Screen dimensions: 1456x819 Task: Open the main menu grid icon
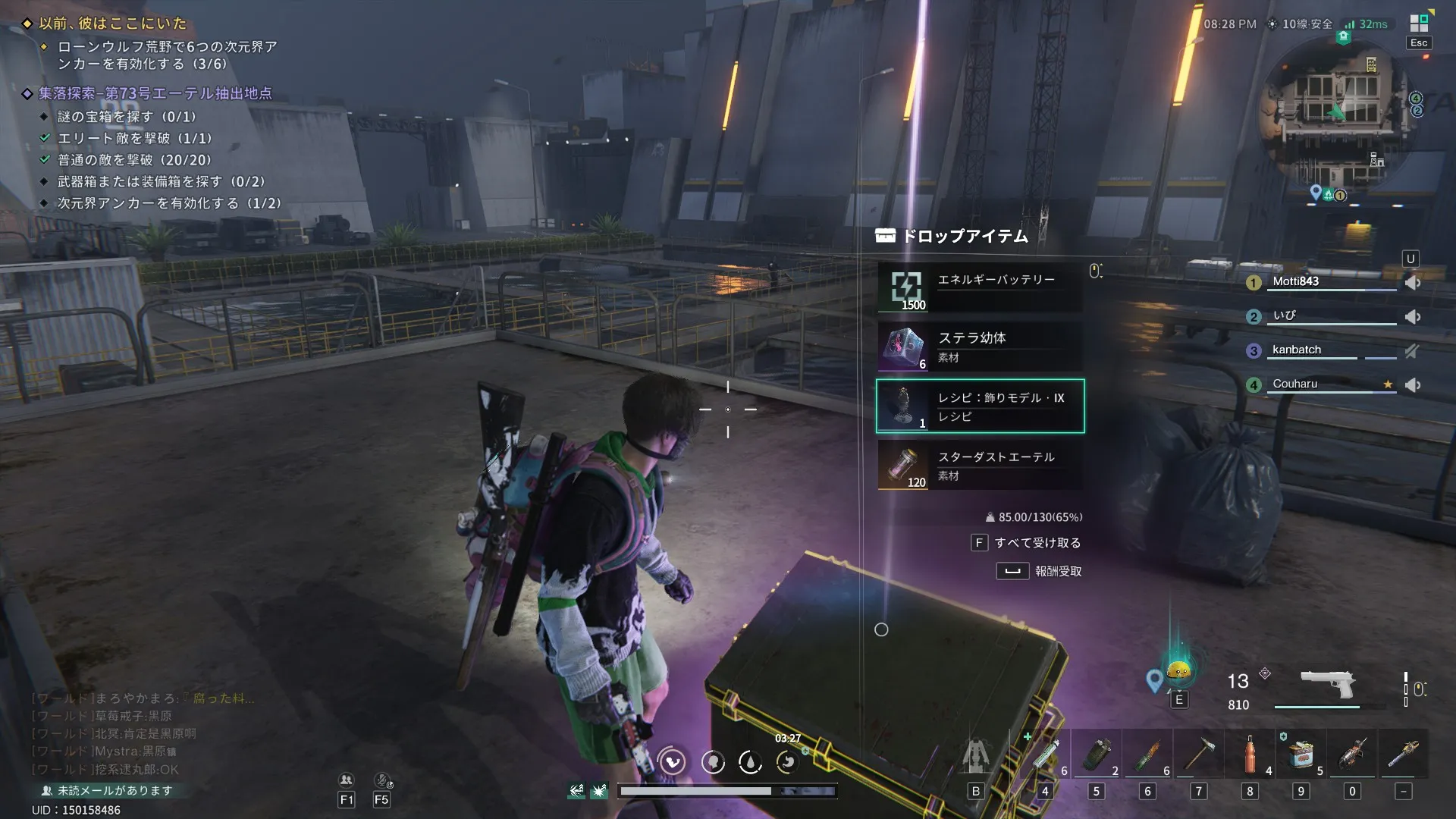click(1418, 24)
